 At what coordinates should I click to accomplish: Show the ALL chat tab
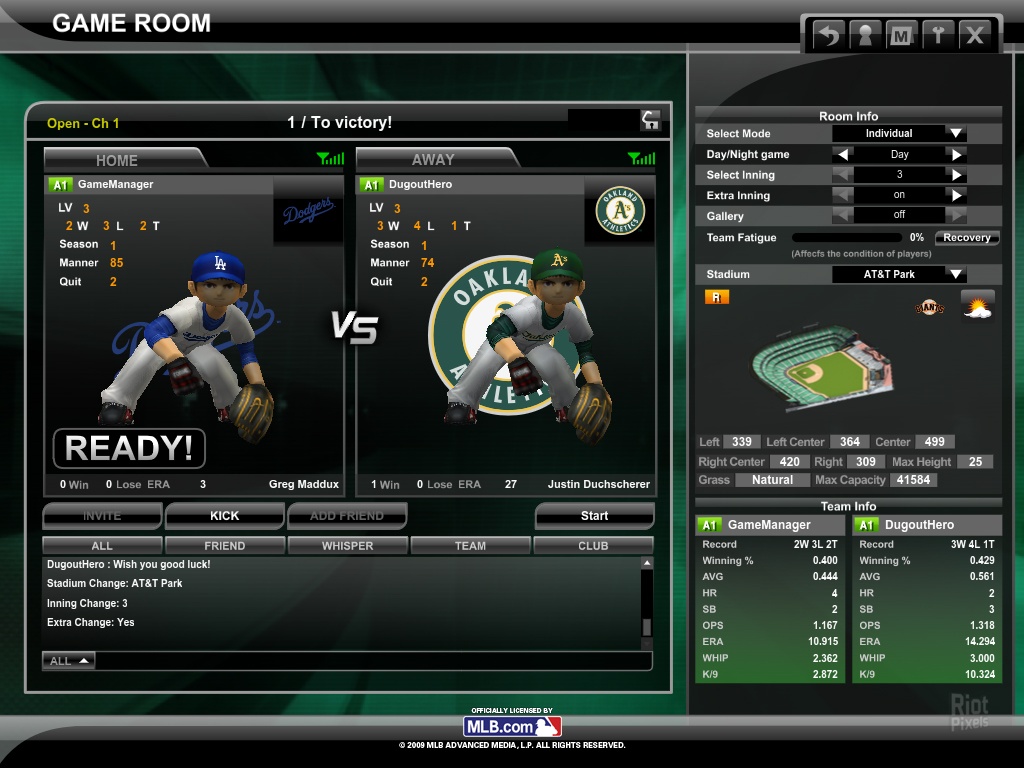pos(102,546)
